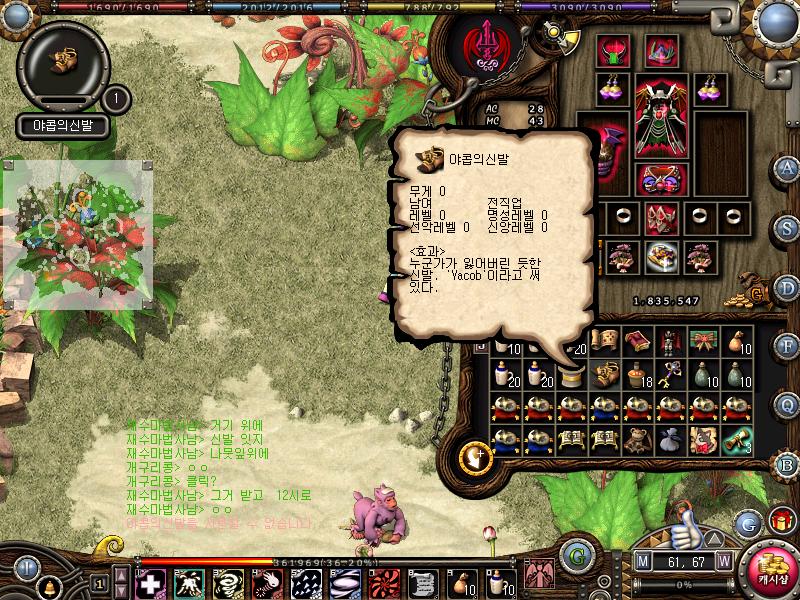Select the equipped necklace slot
800x600 pixels.
pos(660,50)
